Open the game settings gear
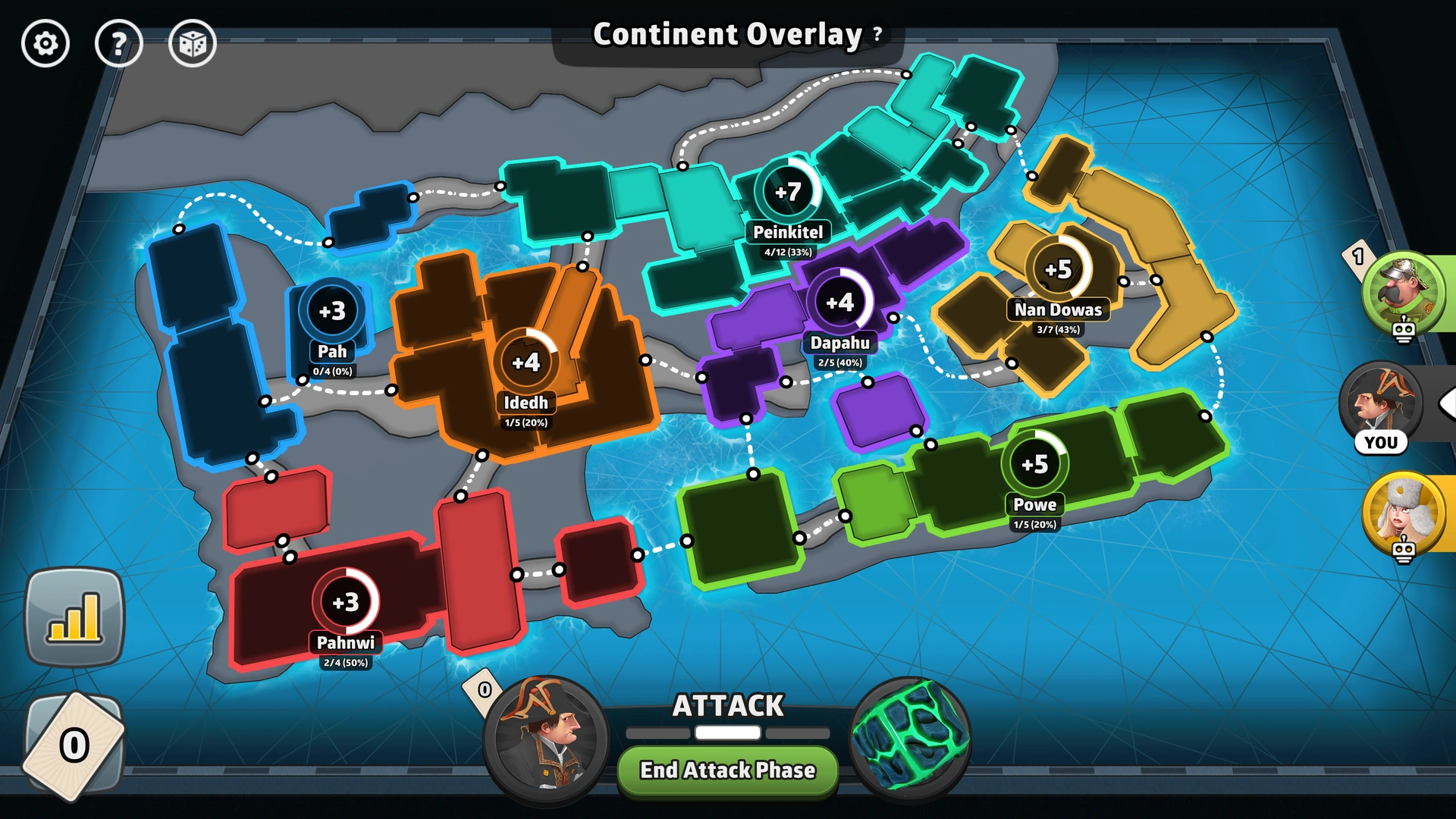Viewport: 1456px width, 819px height. [x=45, y=43]
